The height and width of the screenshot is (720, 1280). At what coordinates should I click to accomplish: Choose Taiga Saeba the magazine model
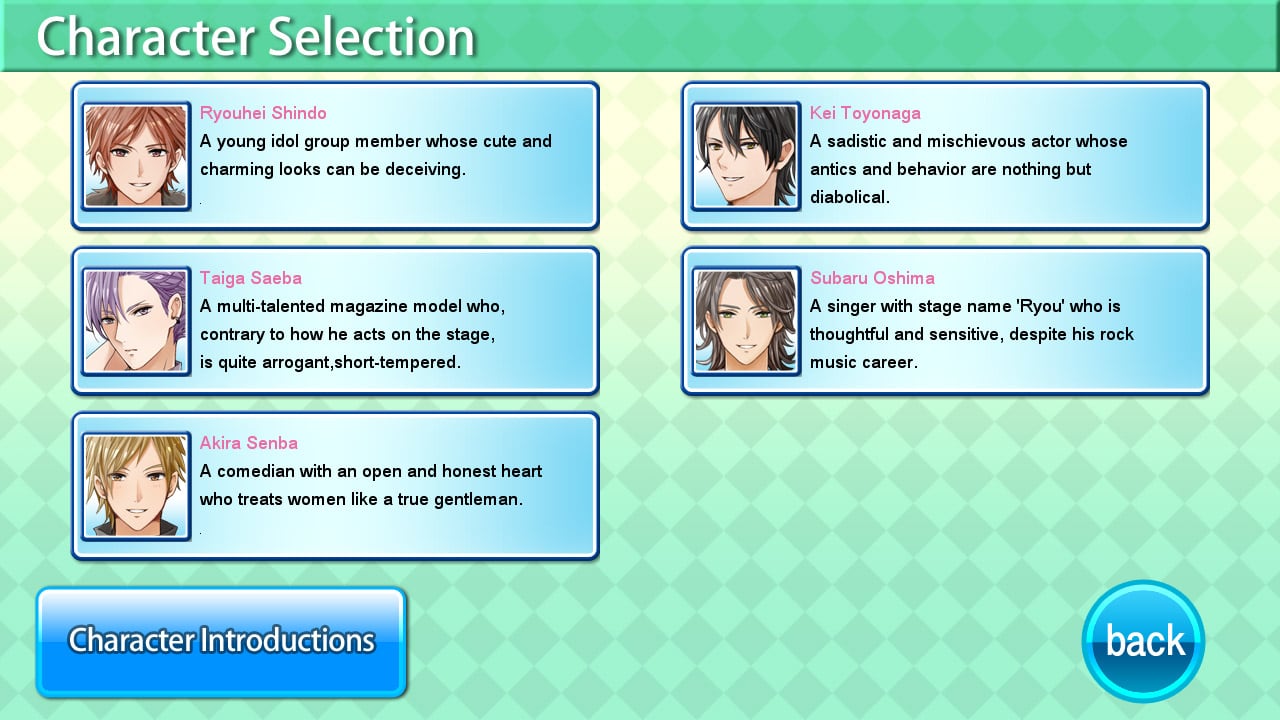(336, 321)
